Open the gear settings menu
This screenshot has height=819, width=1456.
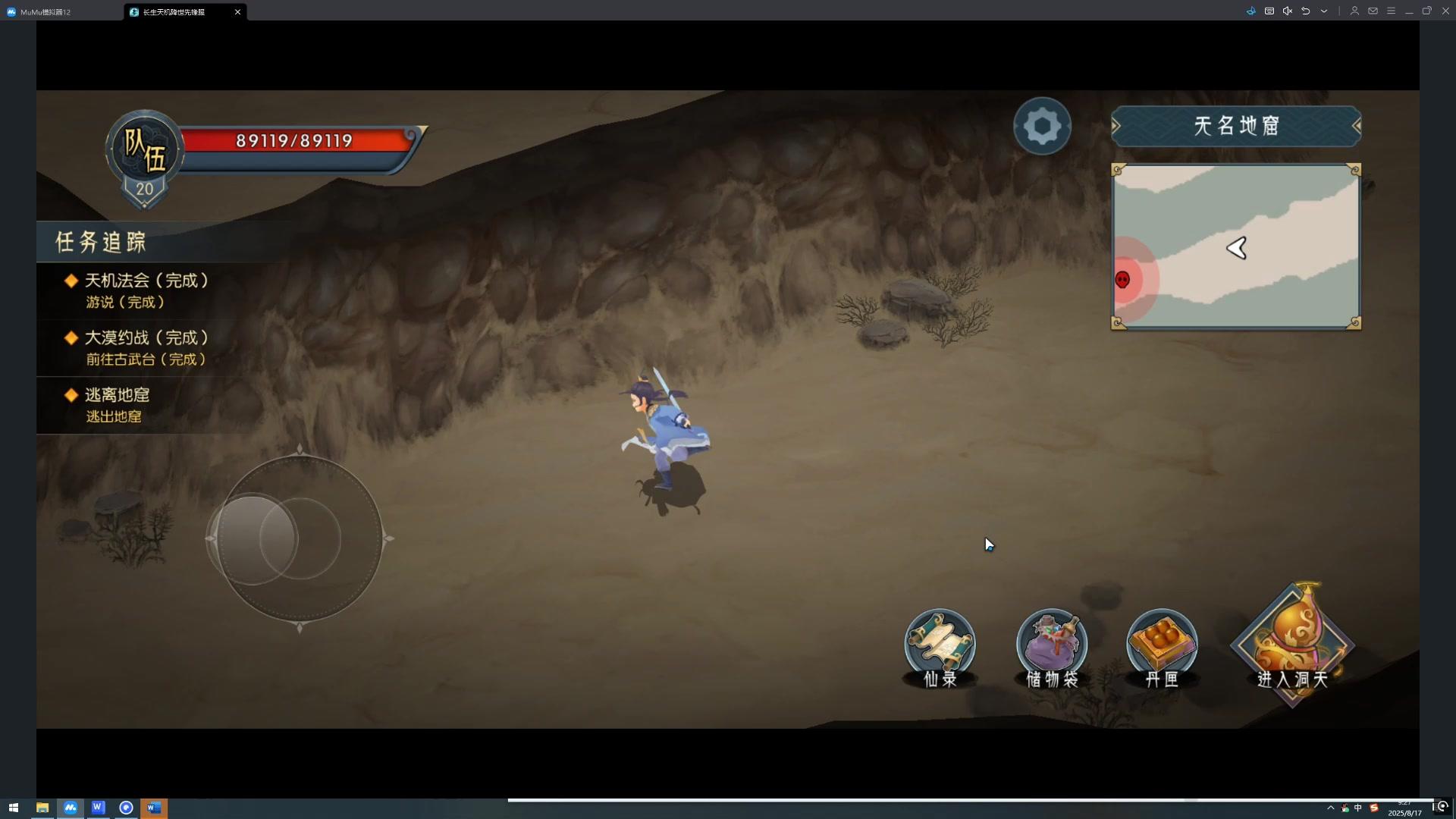point(1042,126)
